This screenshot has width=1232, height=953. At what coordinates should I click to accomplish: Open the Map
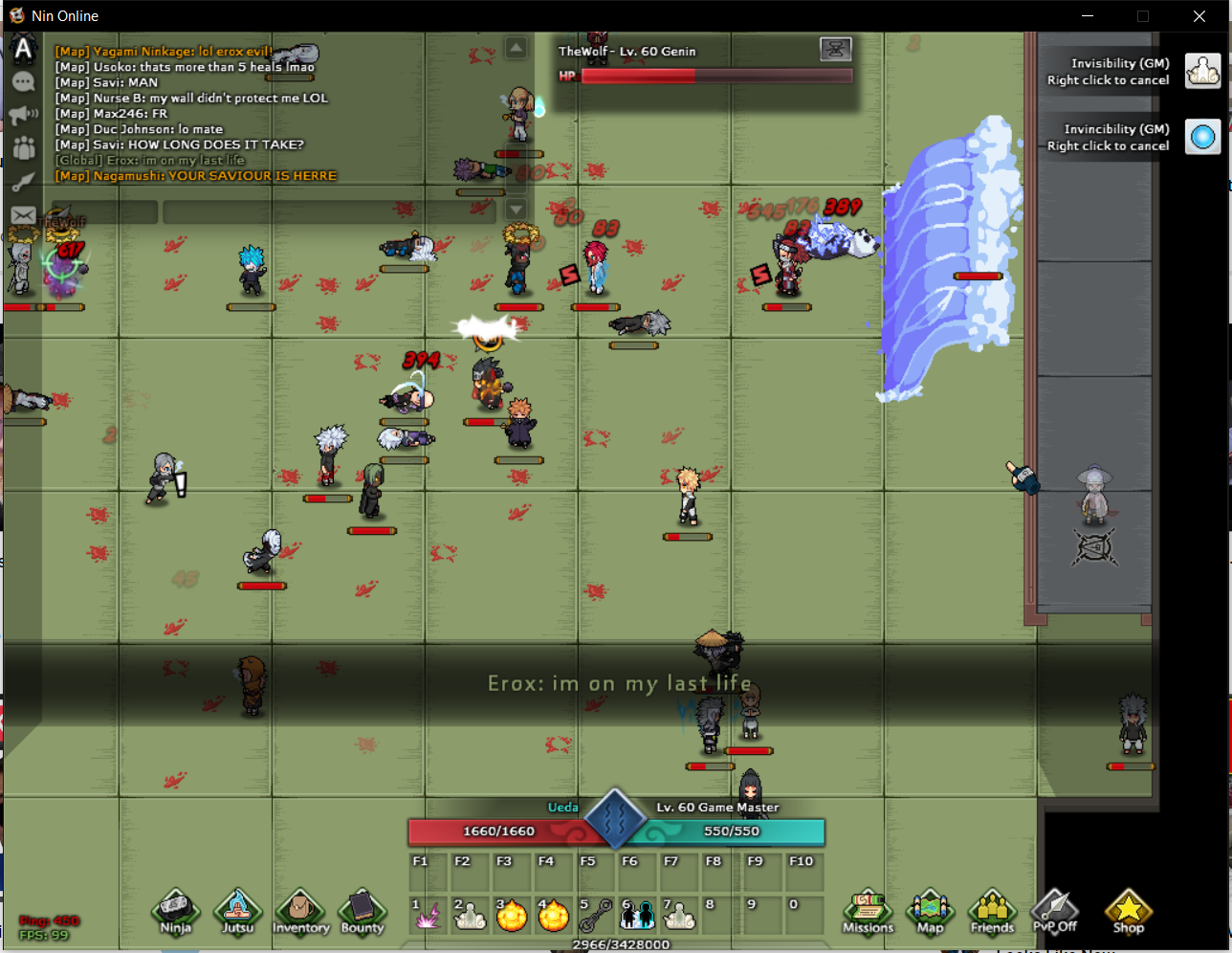(x=930, y=911)
